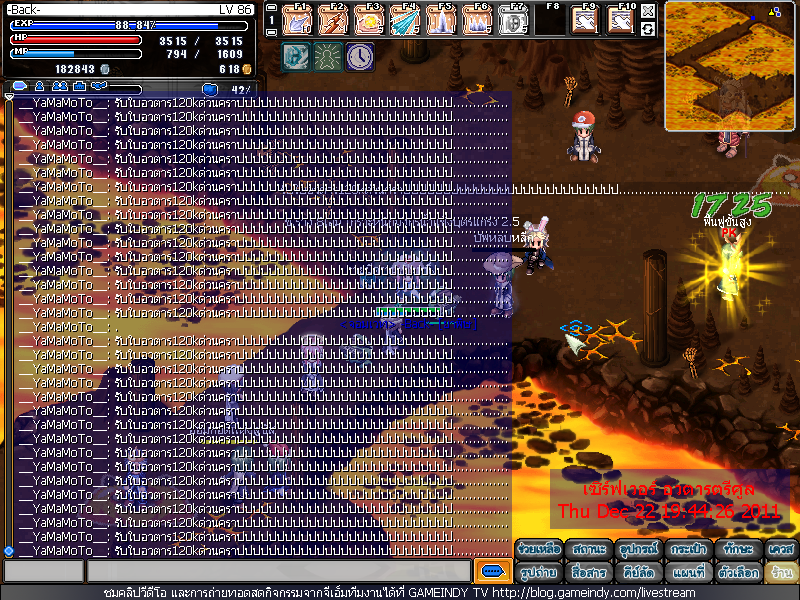
Task: Open the ร้าน (Shop) button
Action: [x=781, y=573]
